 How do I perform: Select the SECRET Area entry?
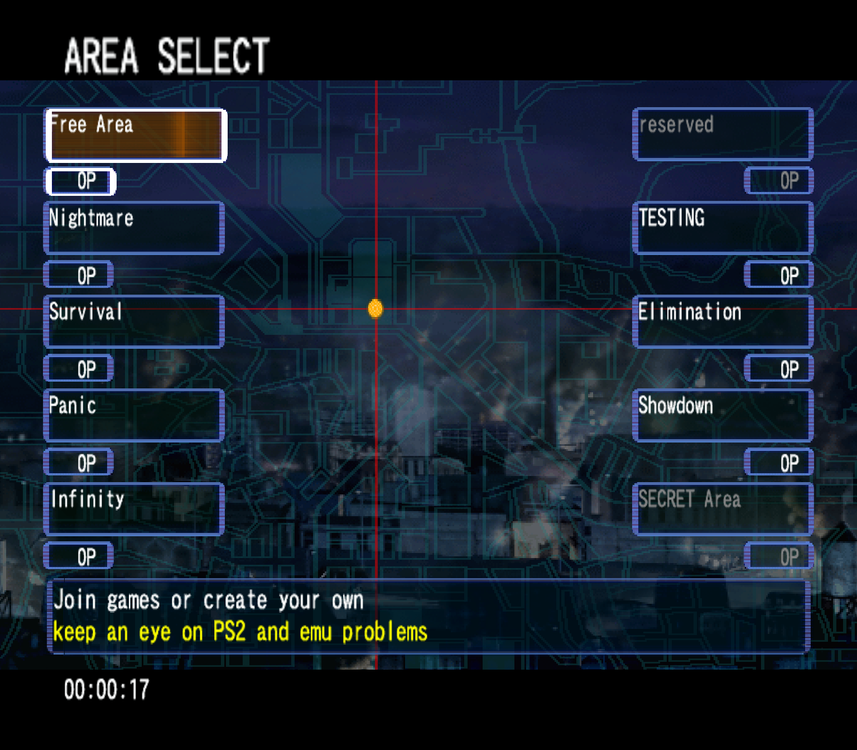click(723, 508)
